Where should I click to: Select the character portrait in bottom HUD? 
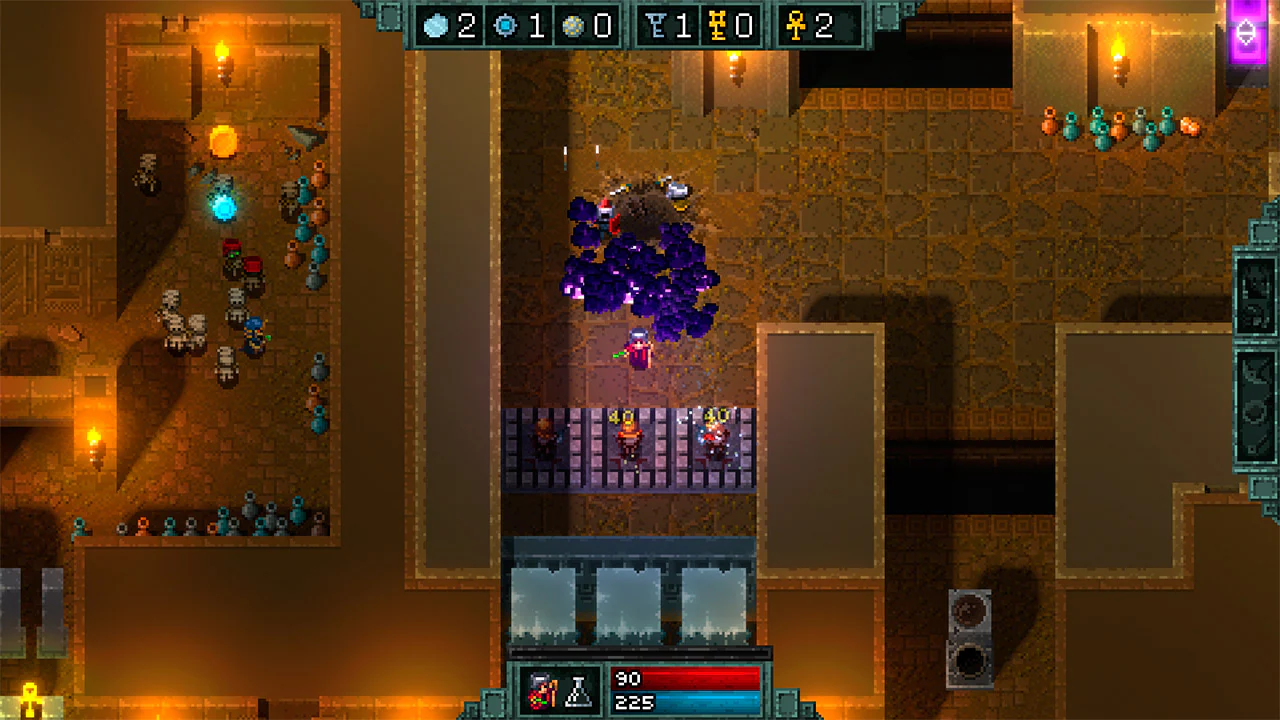tap(542, 690)
